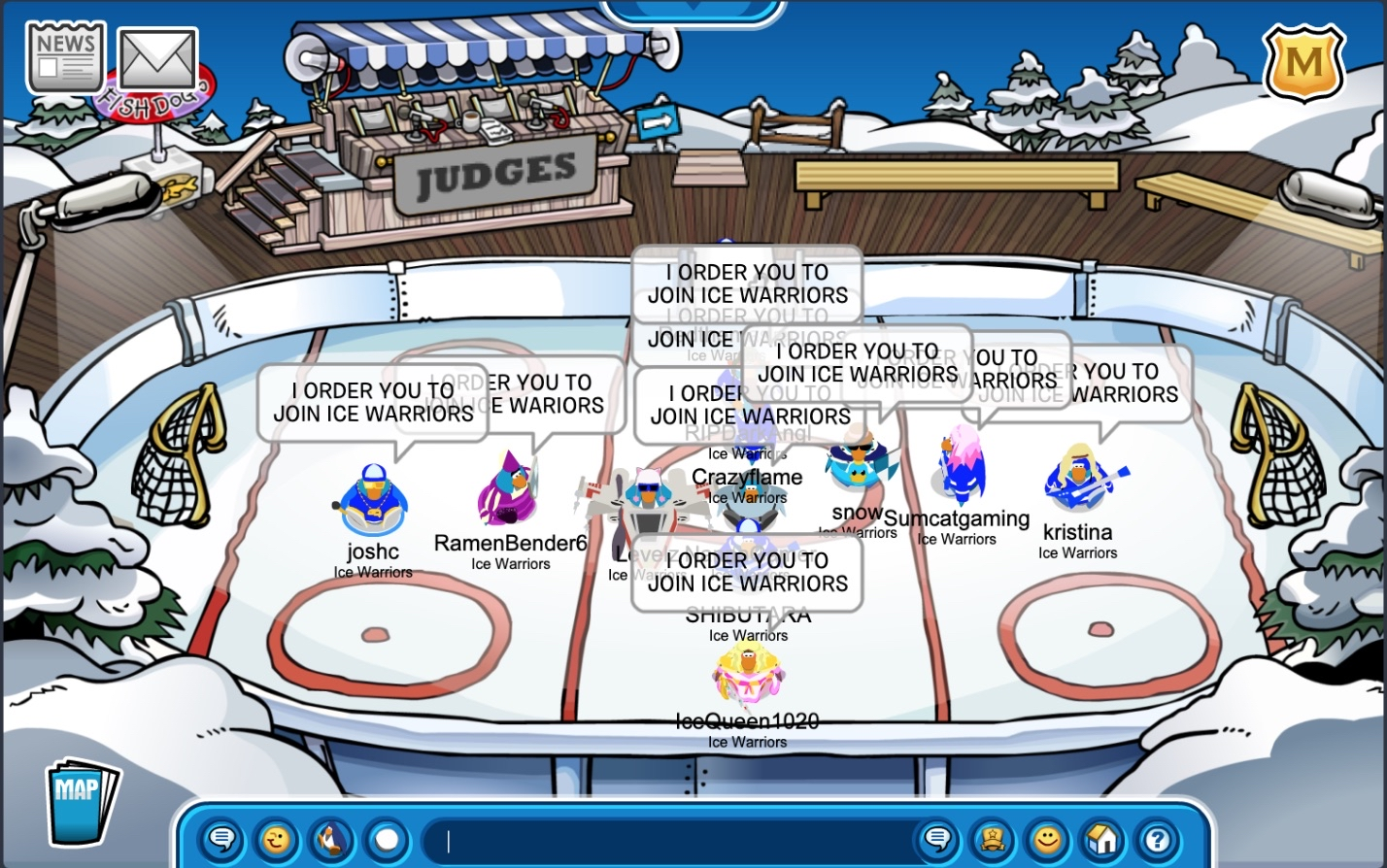Open the Map
This screenshot has height=868, width=1387.
[81, 799]
